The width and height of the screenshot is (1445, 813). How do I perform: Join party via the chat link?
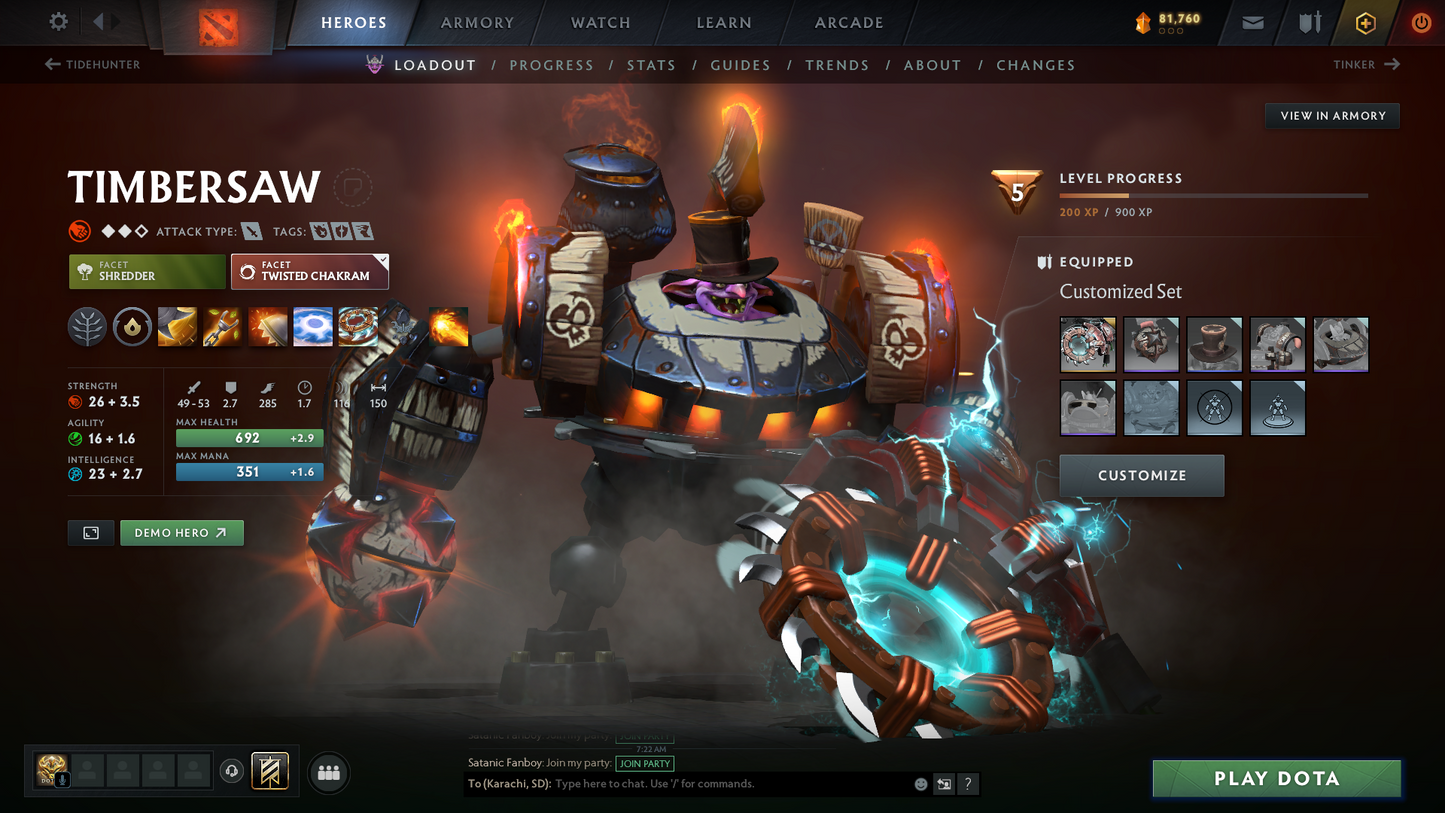645,763
